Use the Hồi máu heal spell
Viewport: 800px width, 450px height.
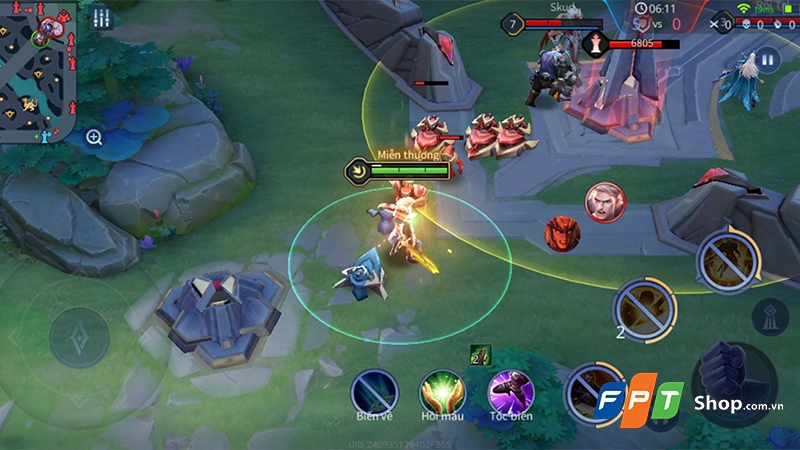[x=441, y=391]
